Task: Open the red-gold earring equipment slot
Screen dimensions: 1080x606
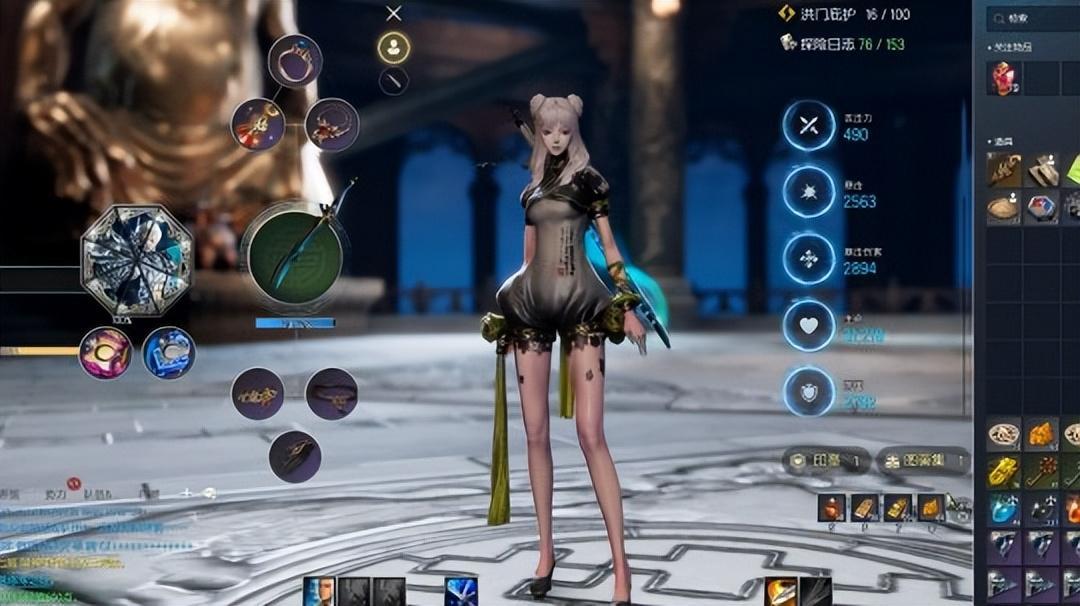Action: coord(258,124)
